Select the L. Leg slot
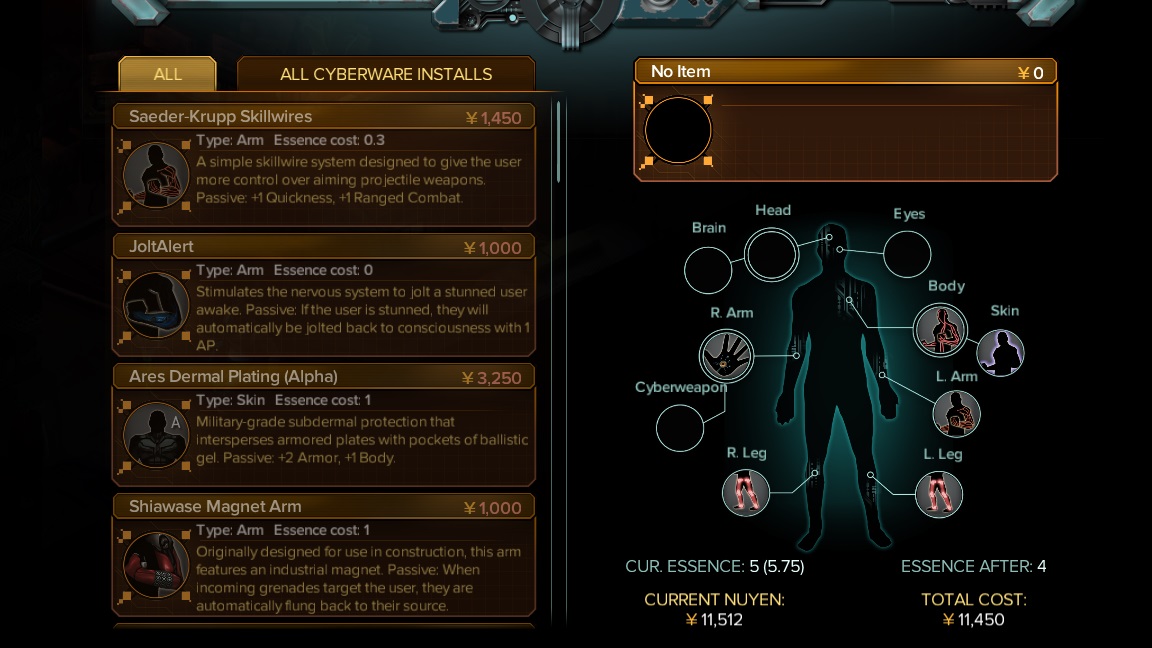The image size is (1152, 648). [939, 494]
